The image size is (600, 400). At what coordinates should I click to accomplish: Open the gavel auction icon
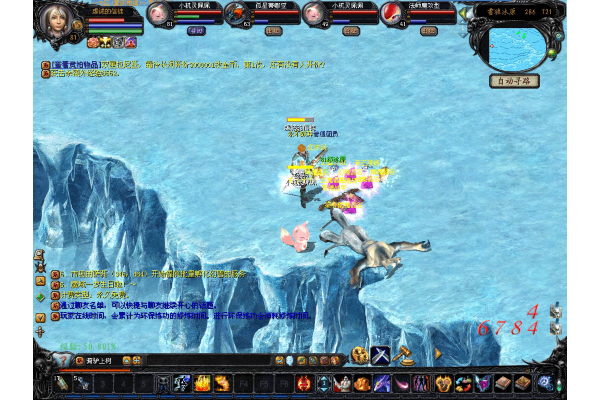coord(405,355)
